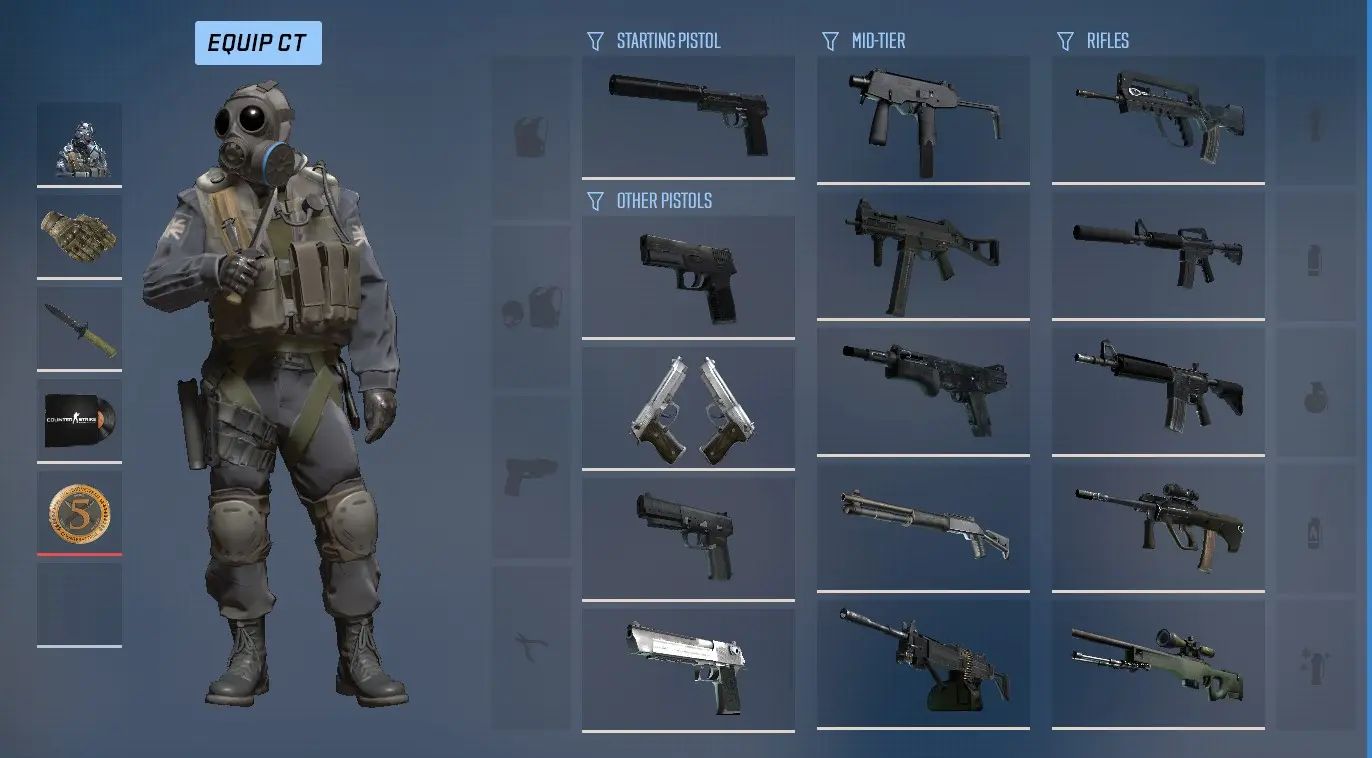
Task: Equip the scoped AWP sniper rifle
Action: click(1157, 663)
